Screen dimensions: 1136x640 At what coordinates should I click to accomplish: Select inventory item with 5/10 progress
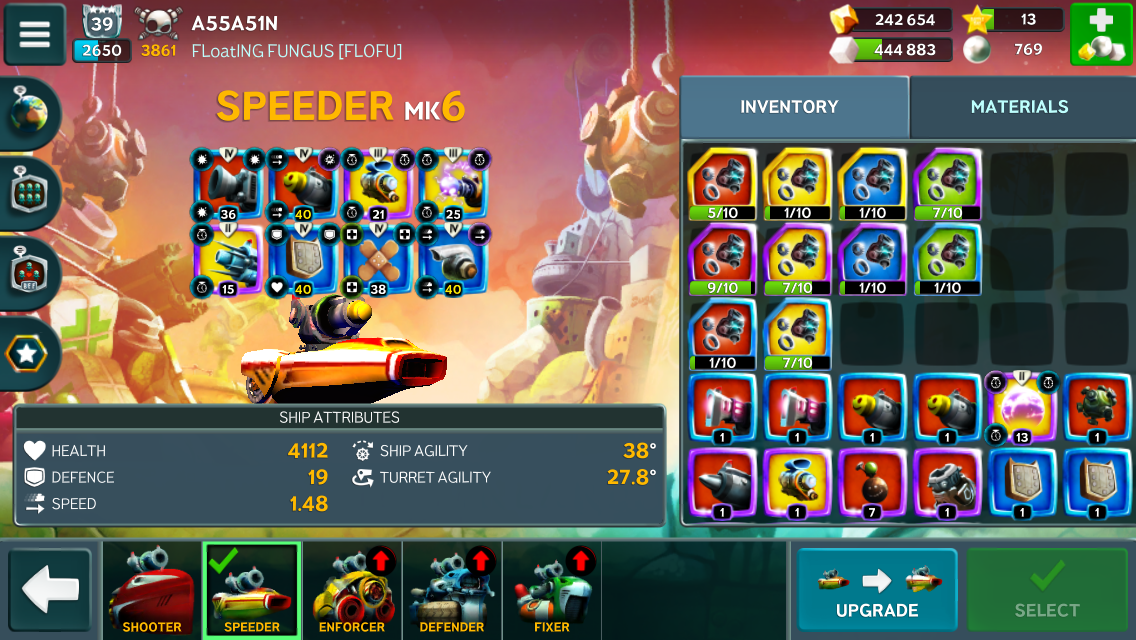tap(722, 185)
